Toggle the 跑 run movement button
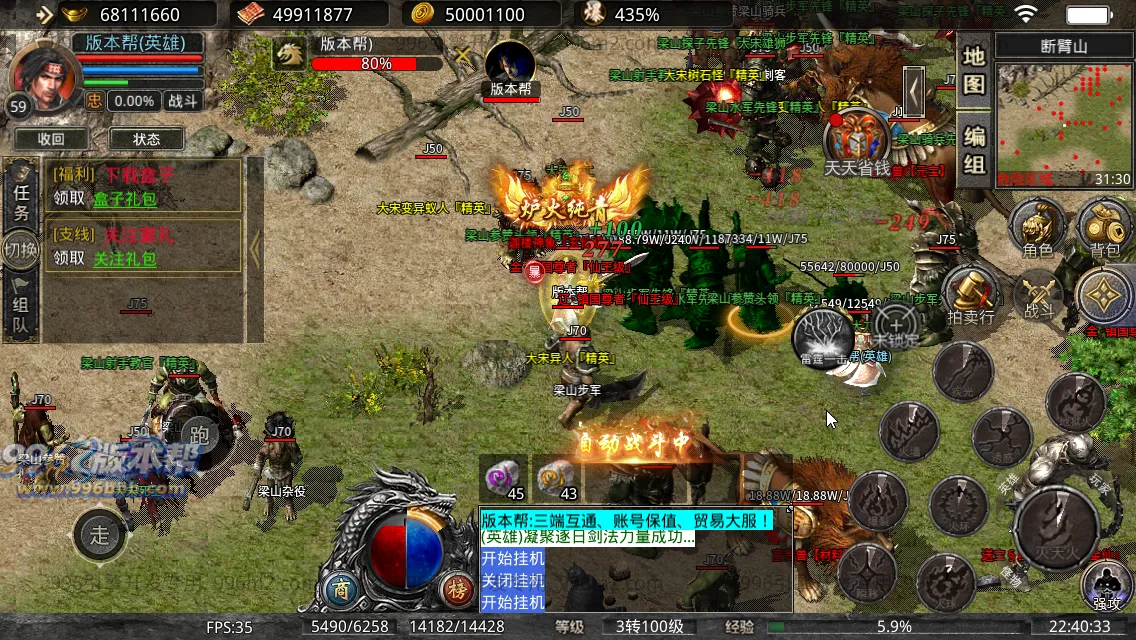 click(199, 432)
